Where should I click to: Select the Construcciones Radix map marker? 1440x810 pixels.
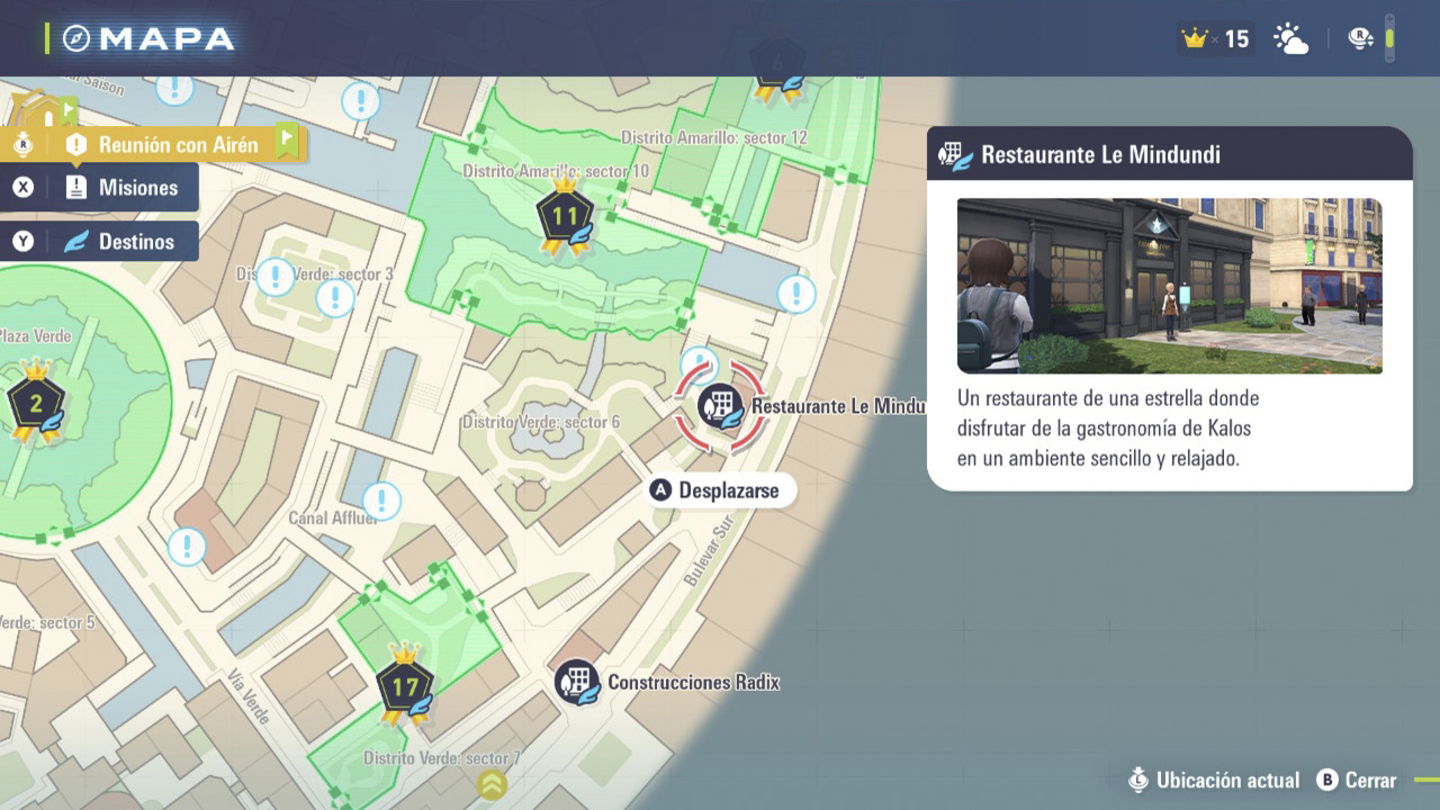point(577,682)
